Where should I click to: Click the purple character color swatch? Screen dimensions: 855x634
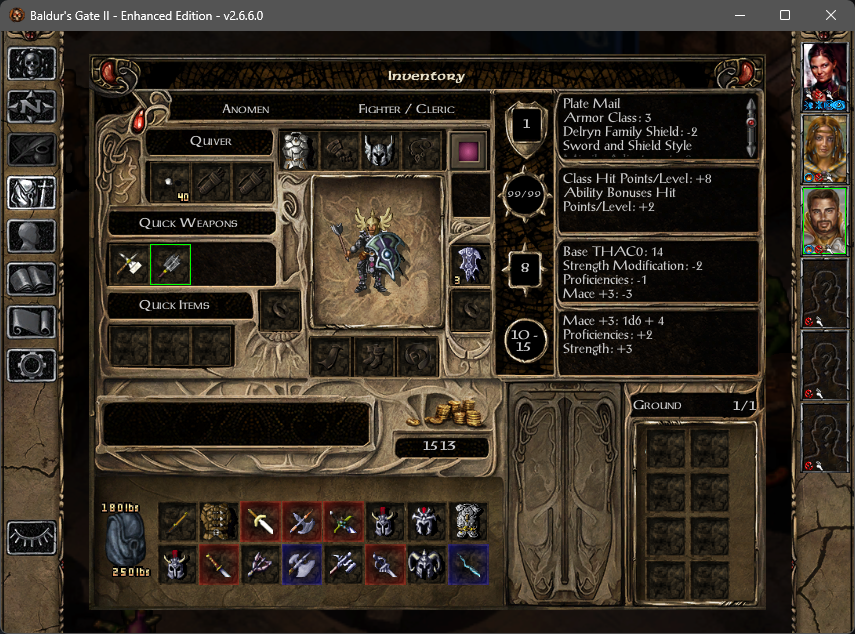click(466, 151)
